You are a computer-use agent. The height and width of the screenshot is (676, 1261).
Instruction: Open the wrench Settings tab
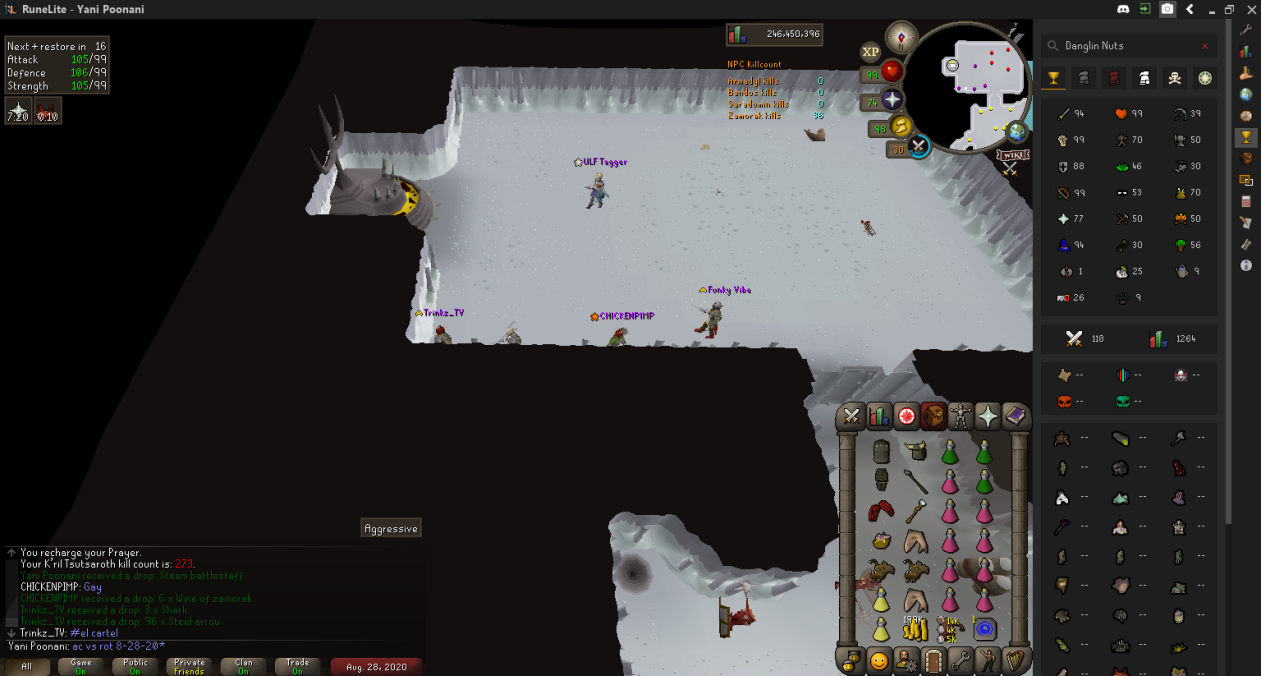(961, 660)
